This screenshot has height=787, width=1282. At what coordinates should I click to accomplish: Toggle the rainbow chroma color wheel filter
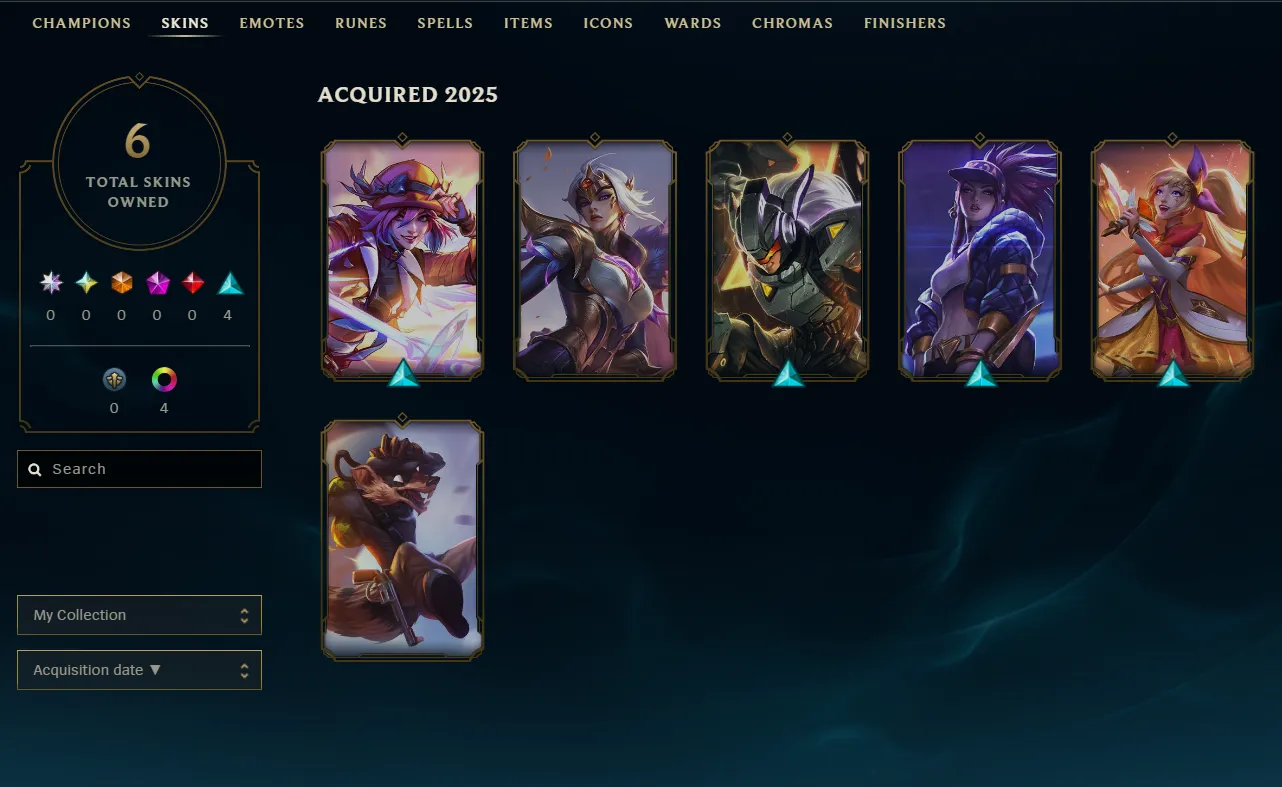click(164, 380)
